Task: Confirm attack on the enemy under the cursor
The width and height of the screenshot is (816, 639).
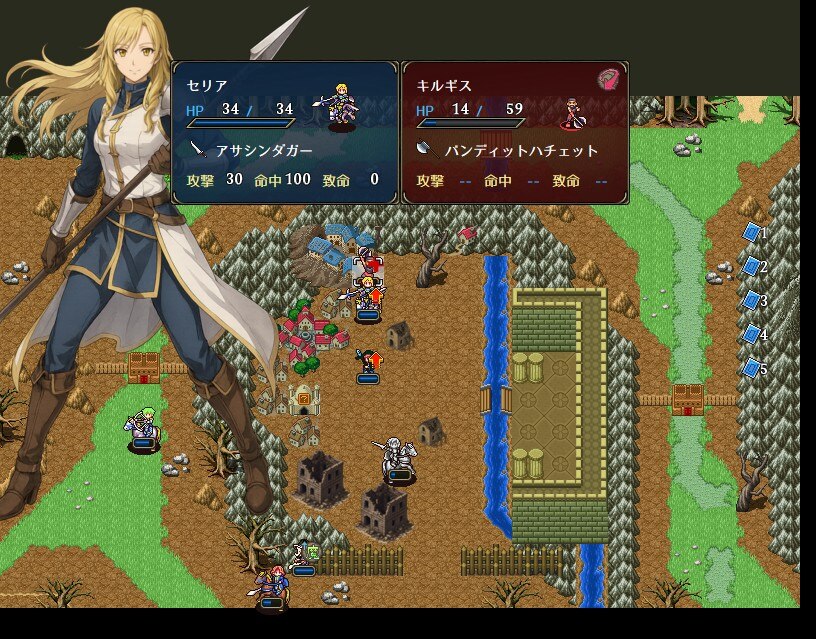Action: (368, 266)
